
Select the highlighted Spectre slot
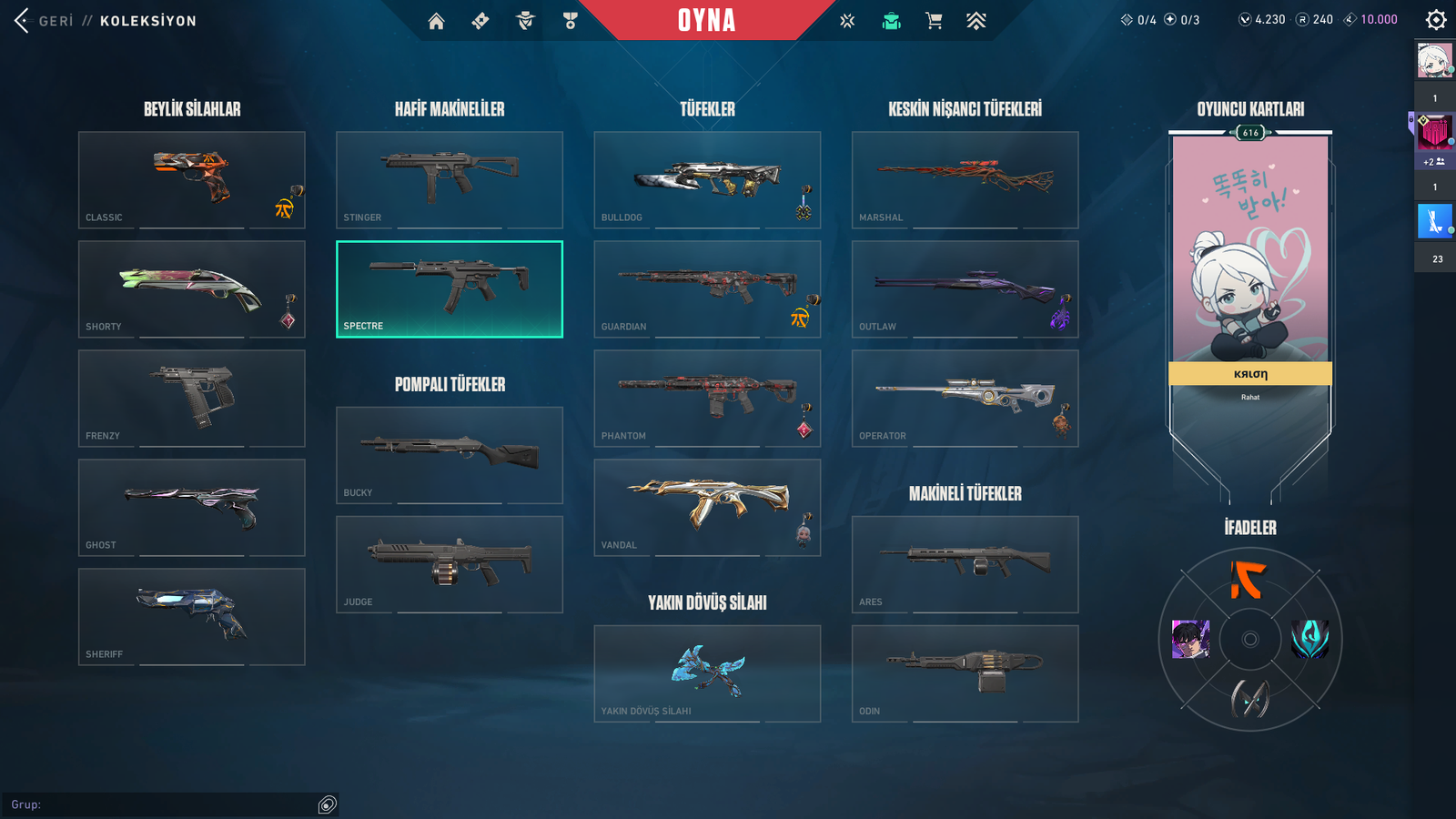point(450,288)
